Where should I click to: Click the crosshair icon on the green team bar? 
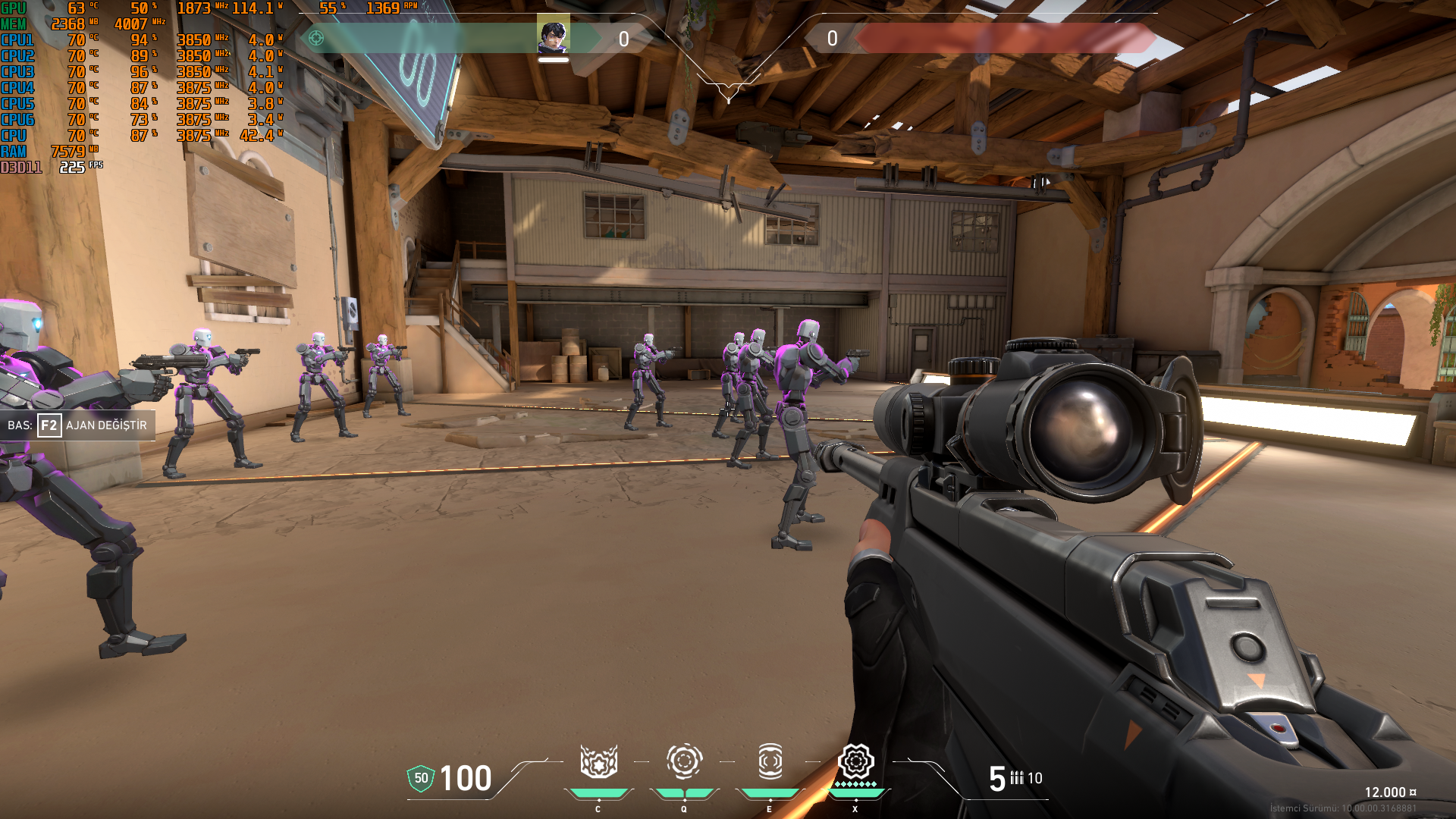tap(316, 38)
